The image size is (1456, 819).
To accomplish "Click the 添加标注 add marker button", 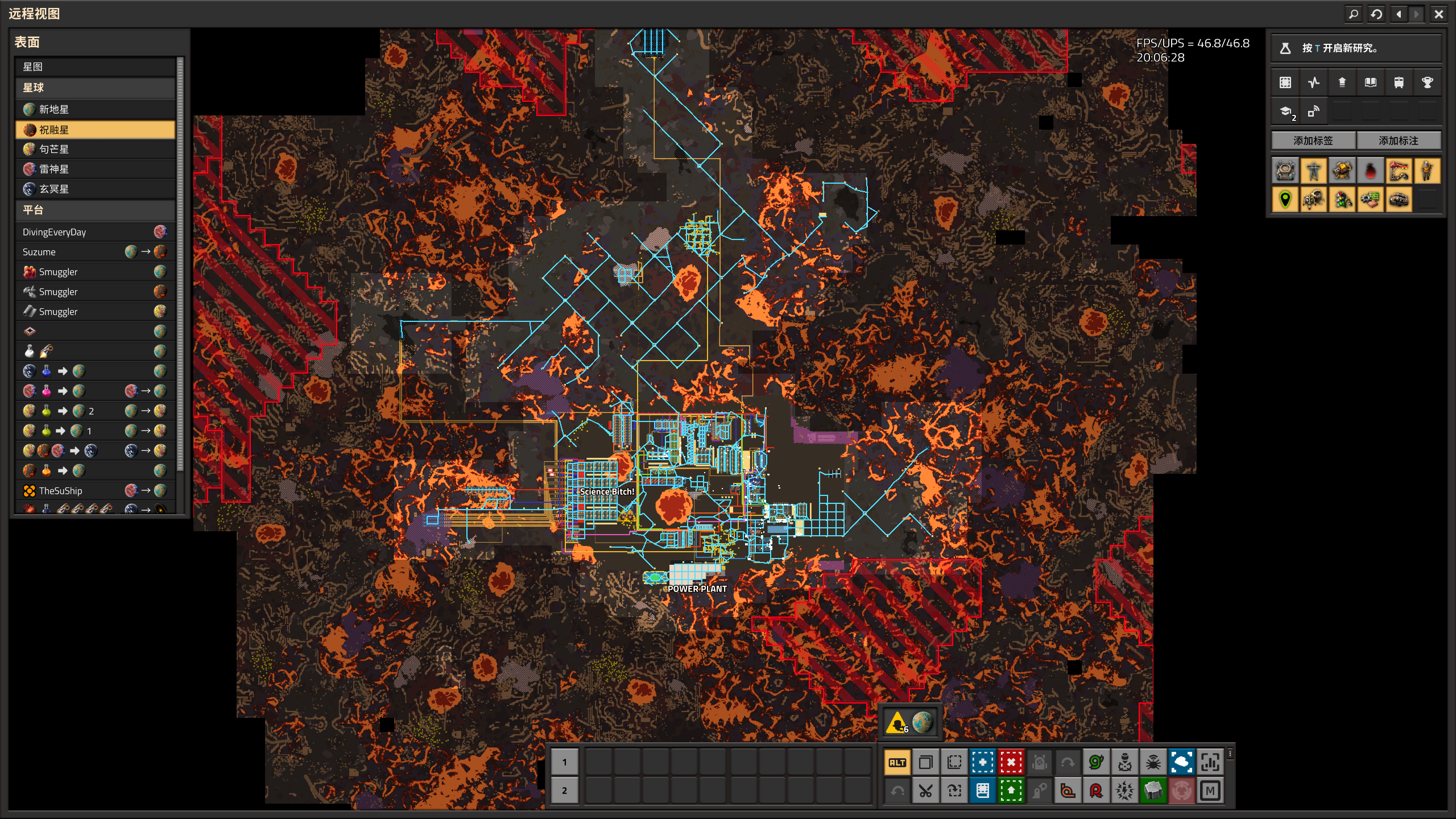I will tap(1398, 140).
